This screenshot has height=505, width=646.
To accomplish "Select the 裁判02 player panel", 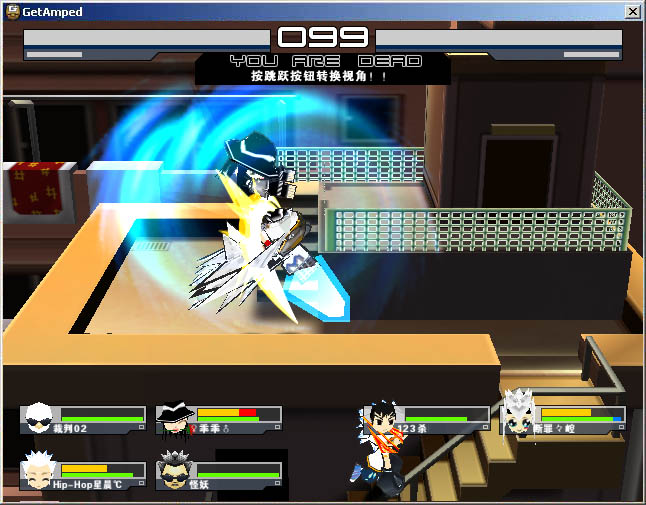I will (x=83, y=420).
